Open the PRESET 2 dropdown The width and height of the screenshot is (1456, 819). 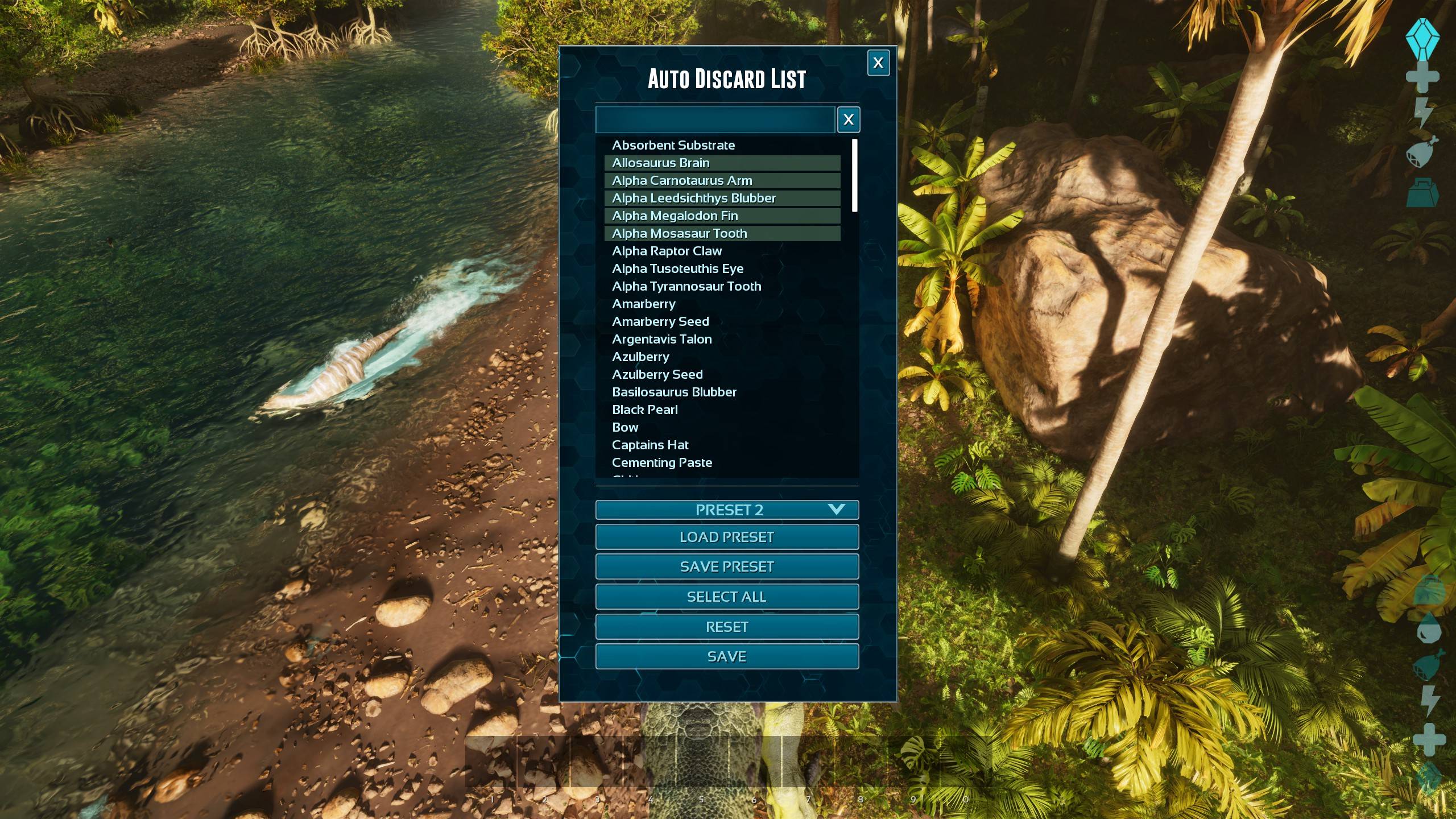click(727, 510)
